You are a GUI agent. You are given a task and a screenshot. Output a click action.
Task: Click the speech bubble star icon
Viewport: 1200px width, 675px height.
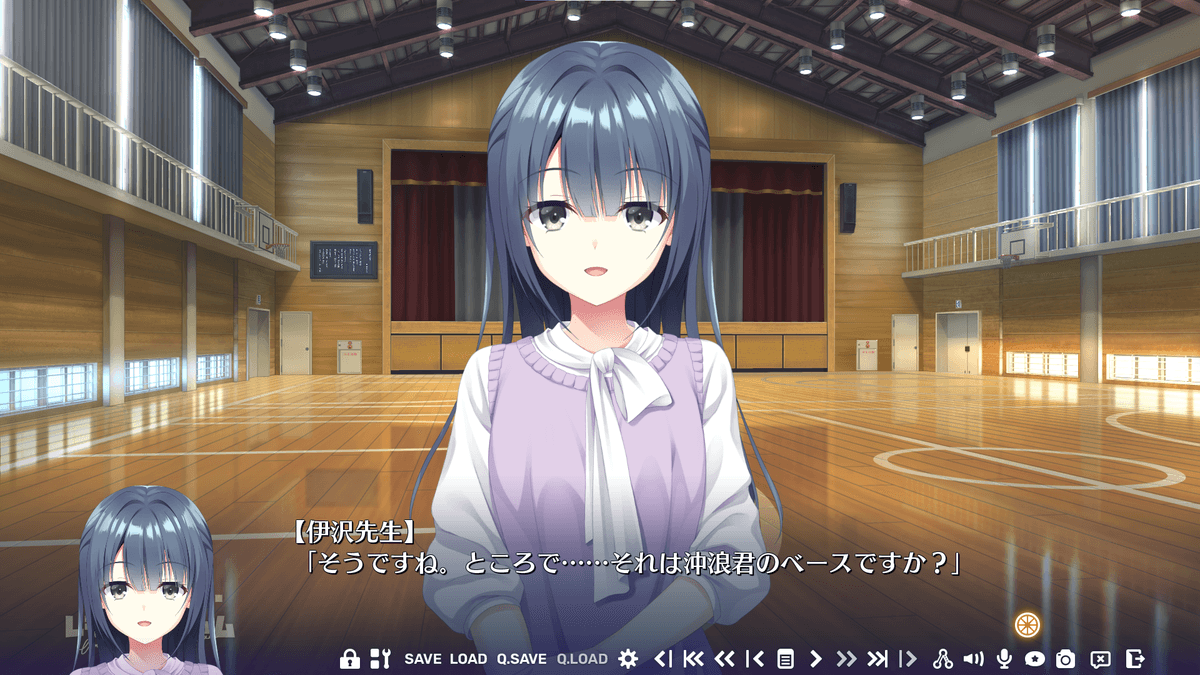tap(1035, 659)
